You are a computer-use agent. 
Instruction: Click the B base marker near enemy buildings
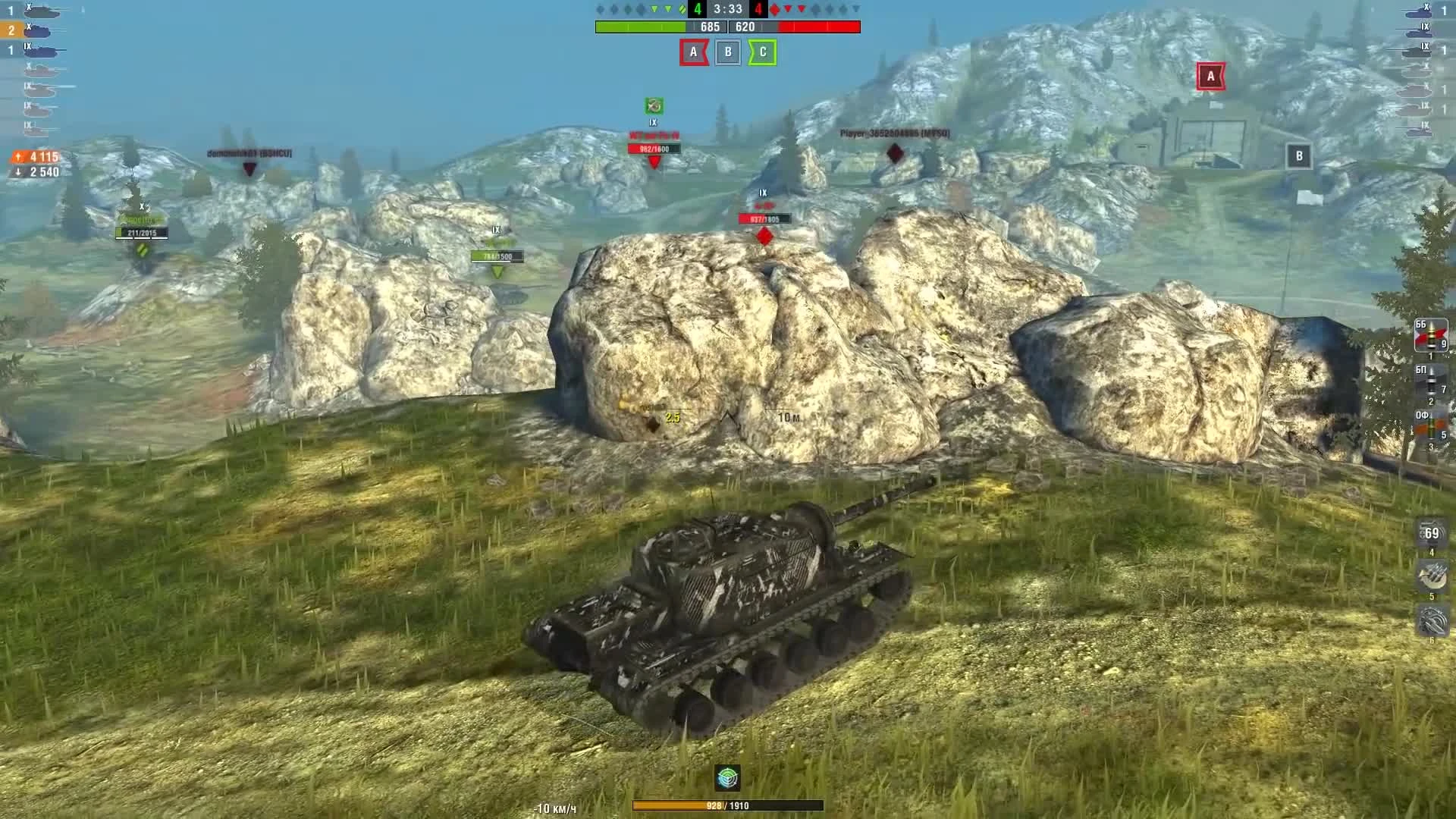point(1300,154)
